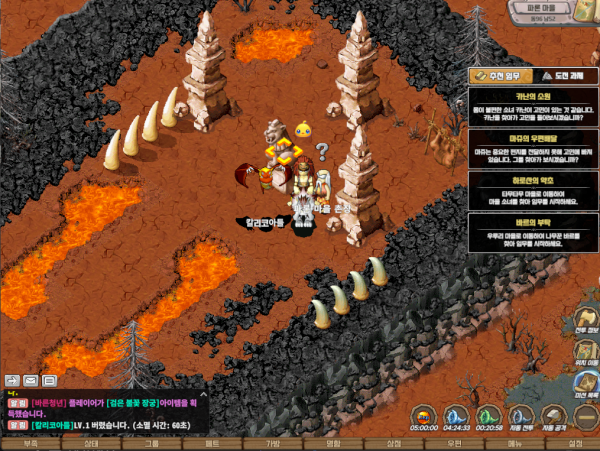Open the 페트 (Pet) menu
The height and width of the screenshot is (451, 600).
point(212,443)
